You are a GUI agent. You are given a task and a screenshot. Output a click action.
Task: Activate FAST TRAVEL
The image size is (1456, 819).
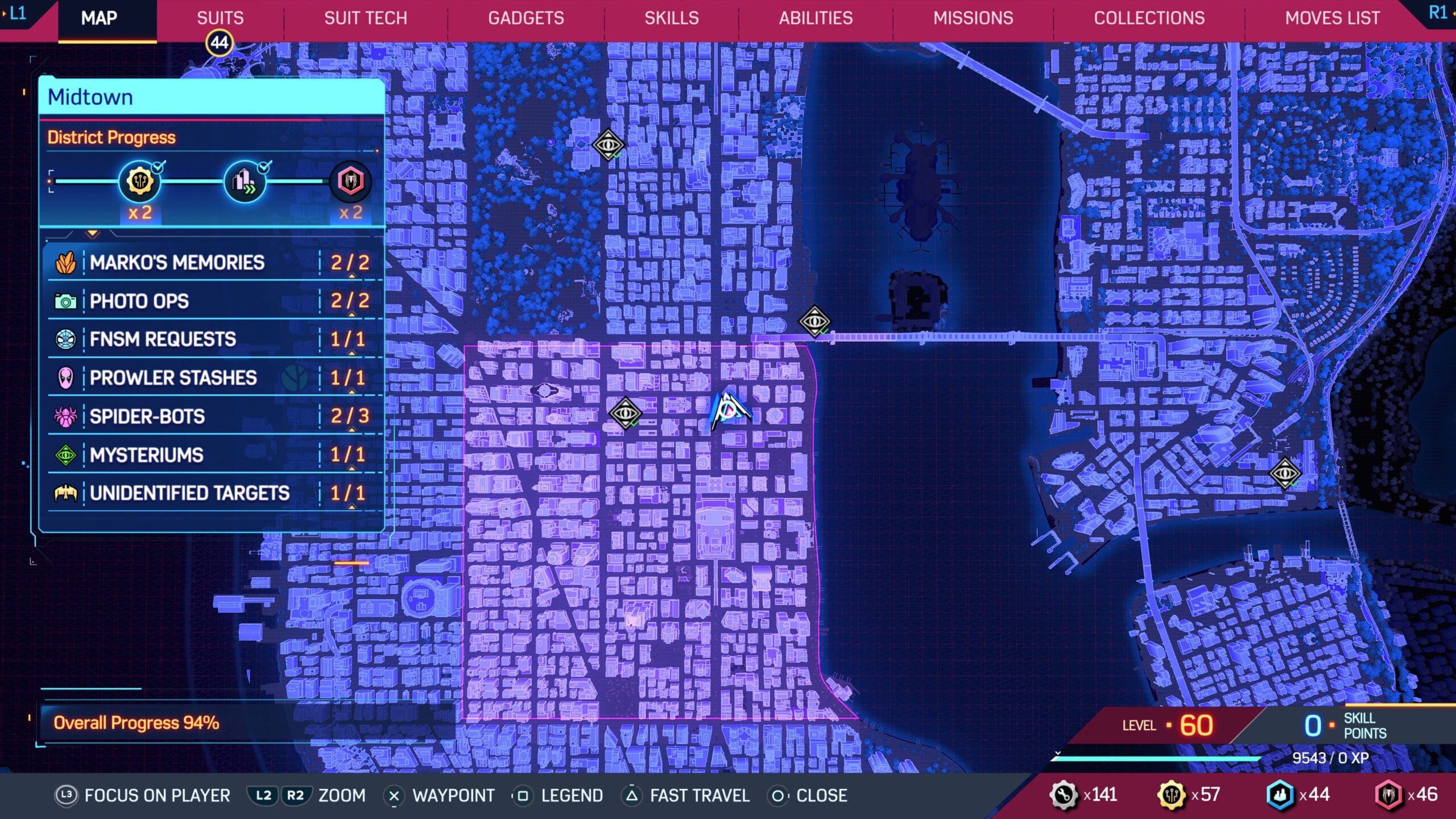pos(697,796)
